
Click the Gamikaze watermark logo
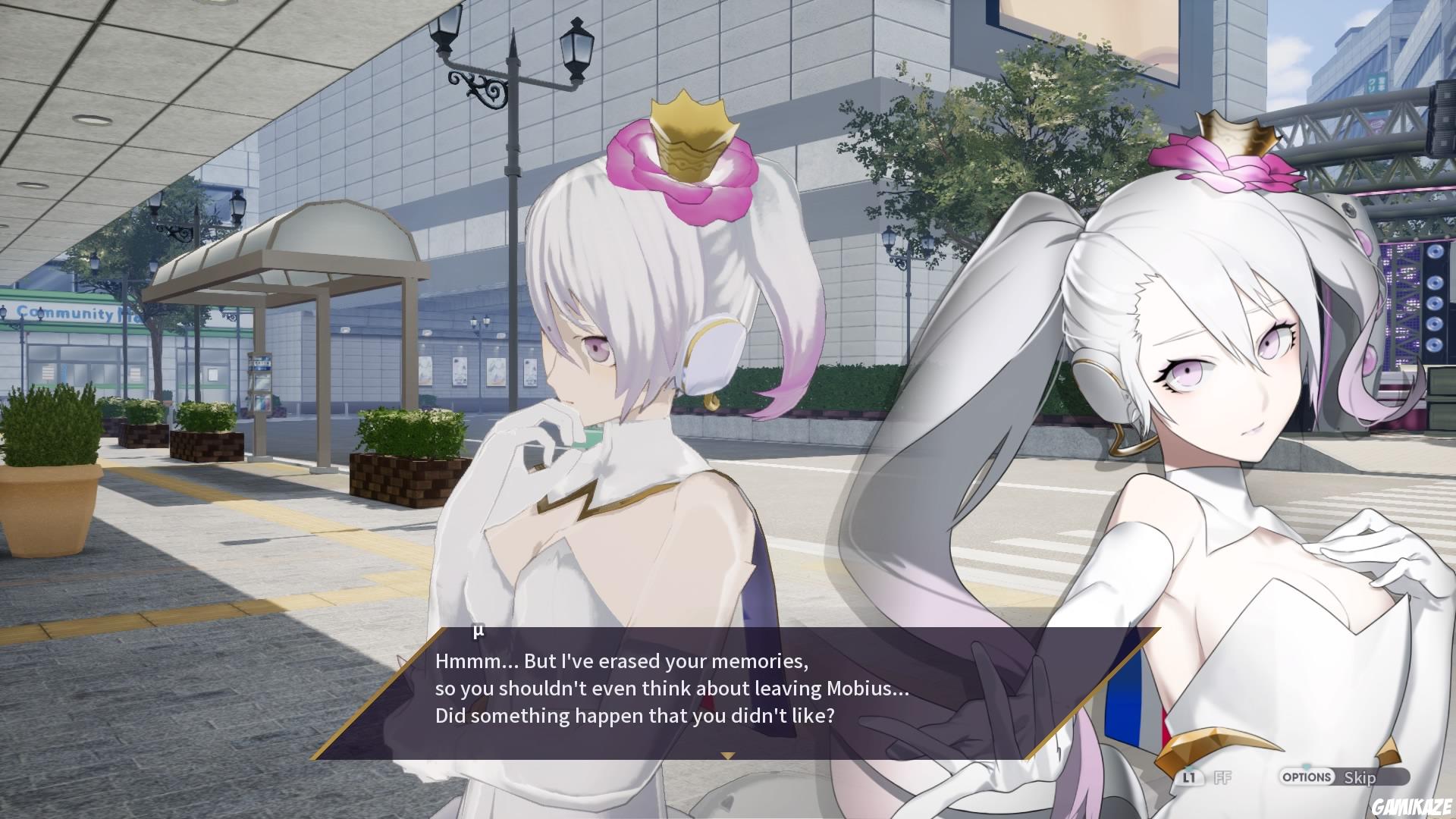click(x=1414, y=805)
